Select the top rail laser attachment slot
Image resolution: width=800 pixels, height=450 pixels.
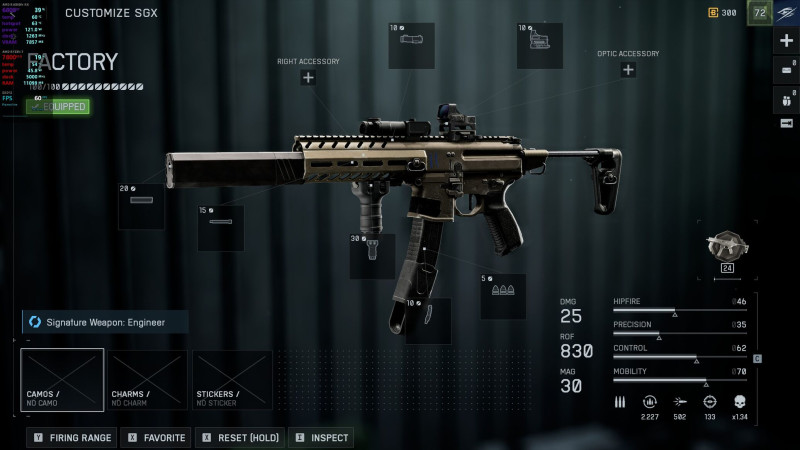pos(412,45)
